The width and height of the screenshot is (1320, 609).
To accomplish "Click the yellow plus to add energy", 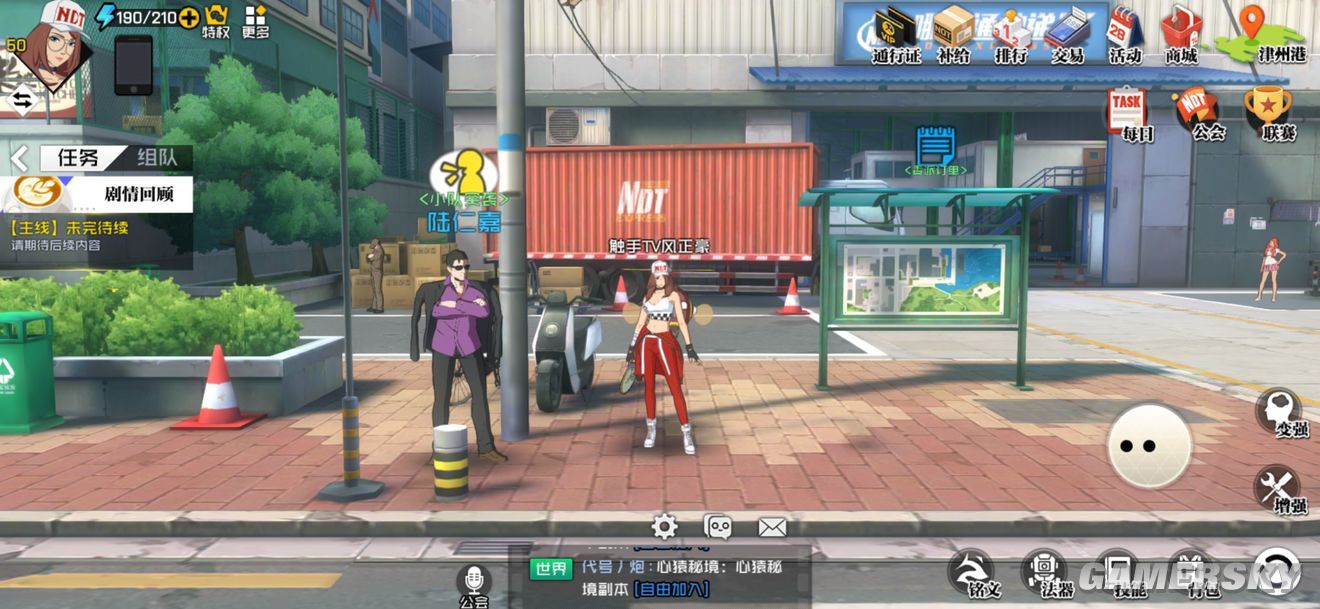I will tap(189, 17).
